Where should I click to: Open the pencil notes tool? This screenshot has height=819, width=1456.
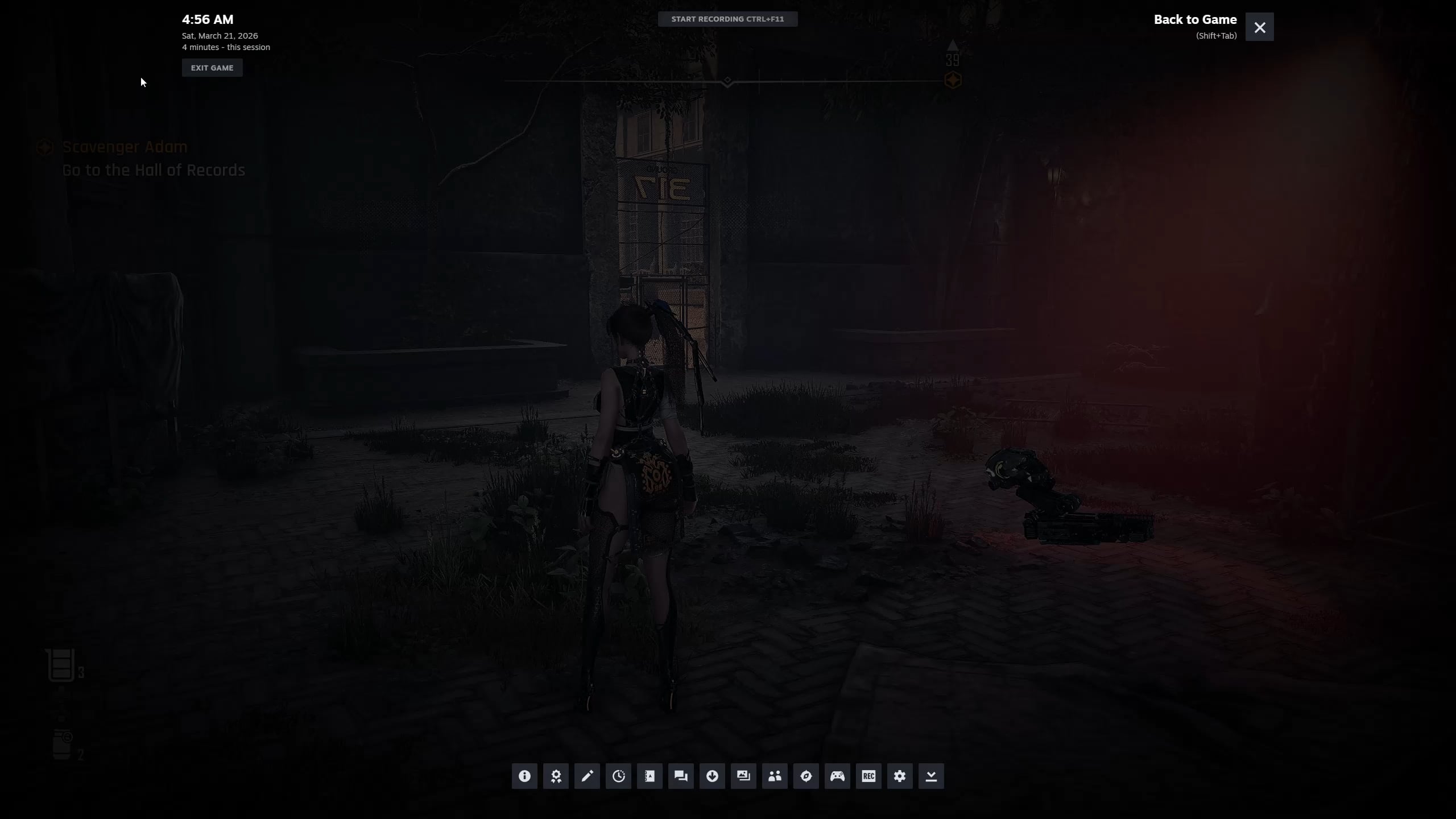point(587,776)
